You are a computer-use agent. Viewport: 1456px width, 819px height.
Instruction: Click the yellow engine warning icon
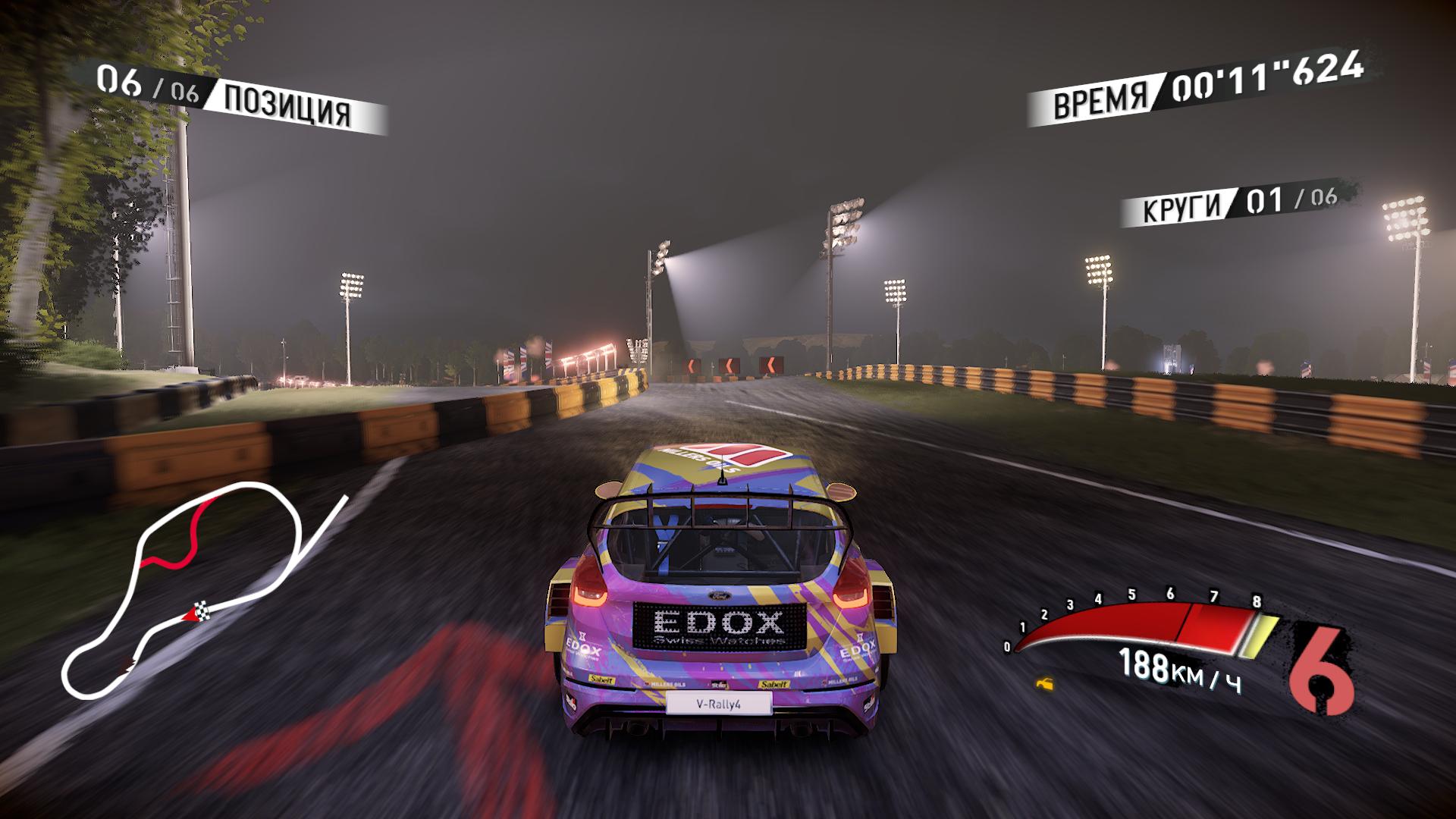click(1046, 685)
